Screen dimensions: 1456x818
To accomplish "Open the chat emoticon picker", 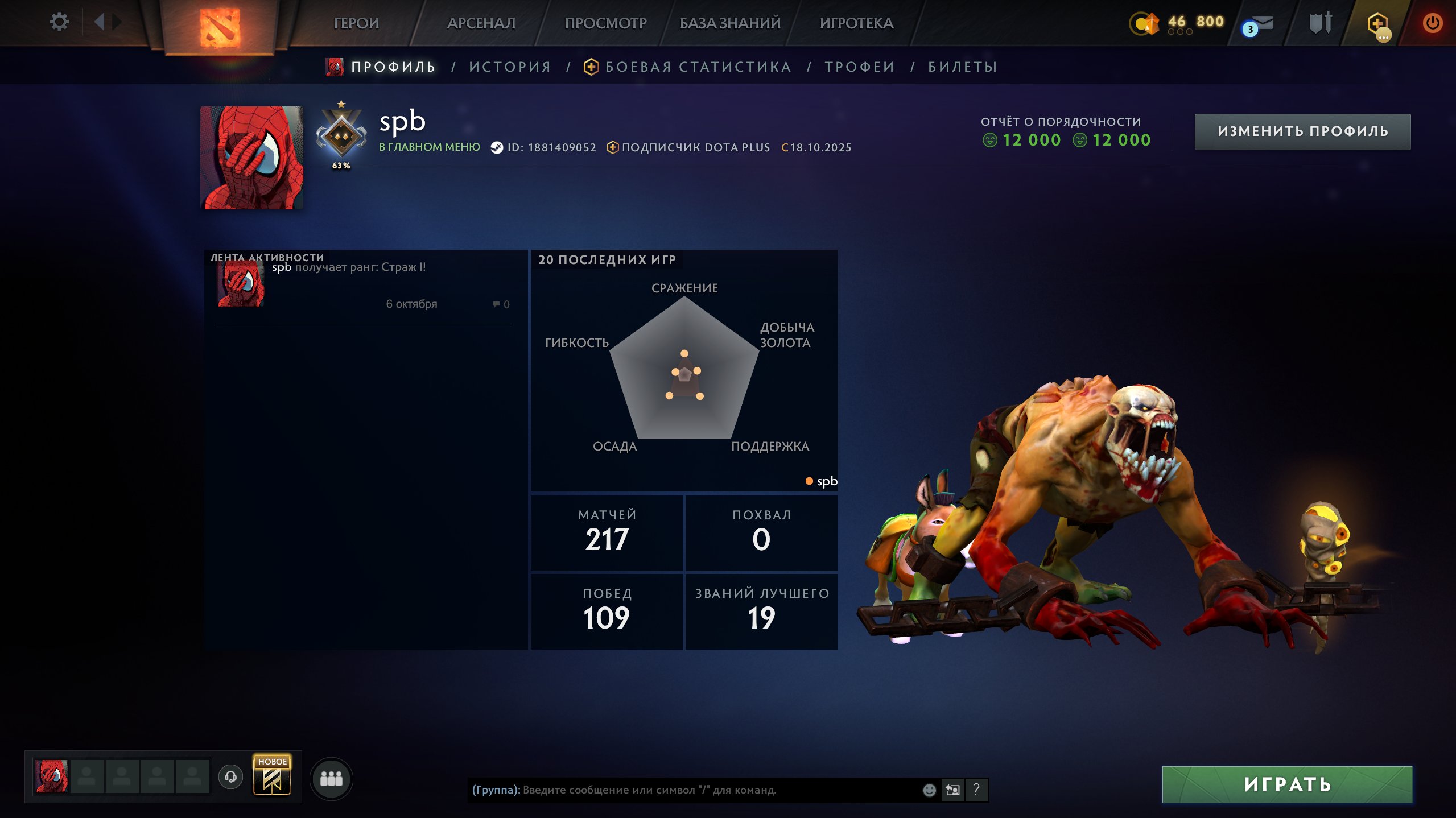I will pyautogui.click(x=929, y=790).
